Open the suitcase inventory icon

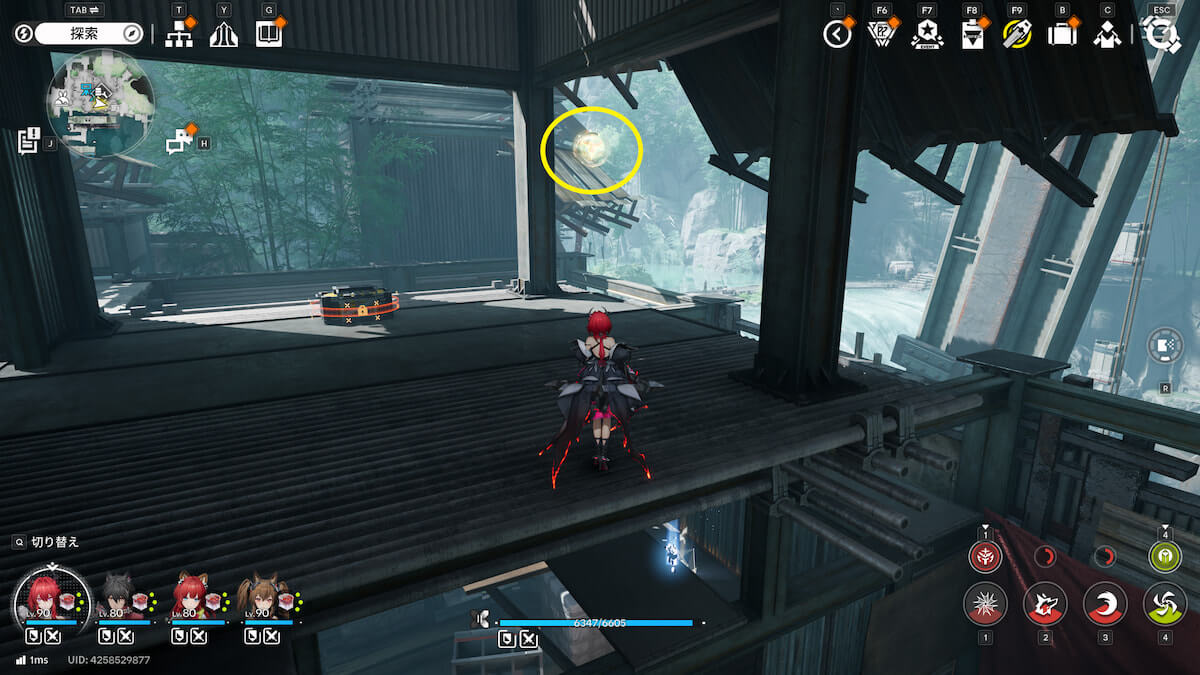(x=1061, y=35)
